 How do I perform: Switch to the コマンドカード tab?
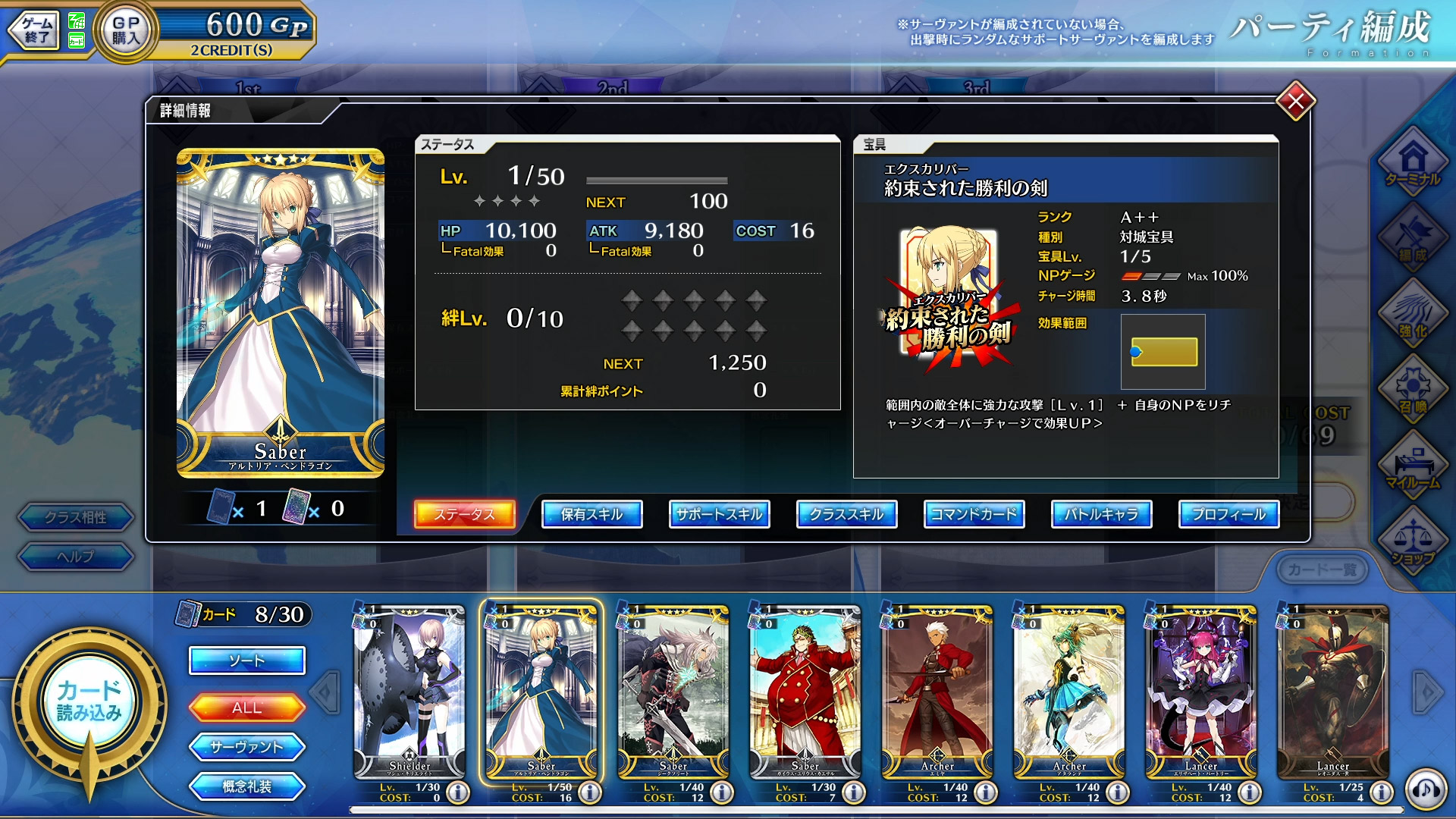coord(974,514)
